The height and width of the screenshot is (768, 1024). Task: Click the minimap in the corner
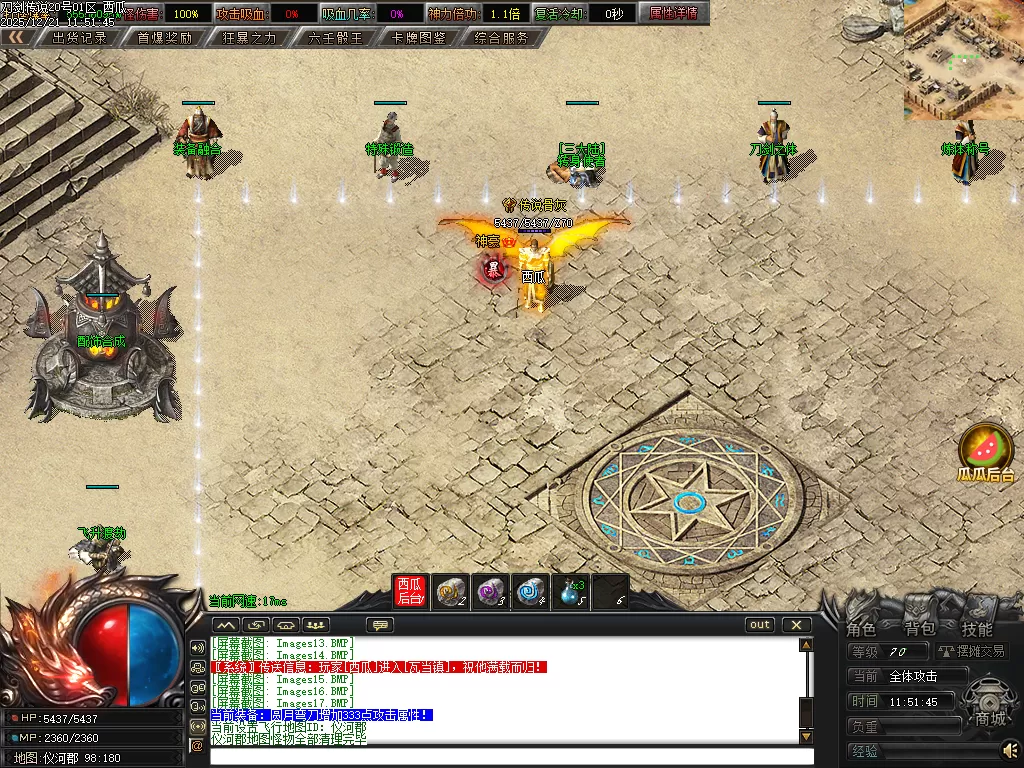click(x=963, y=60)
